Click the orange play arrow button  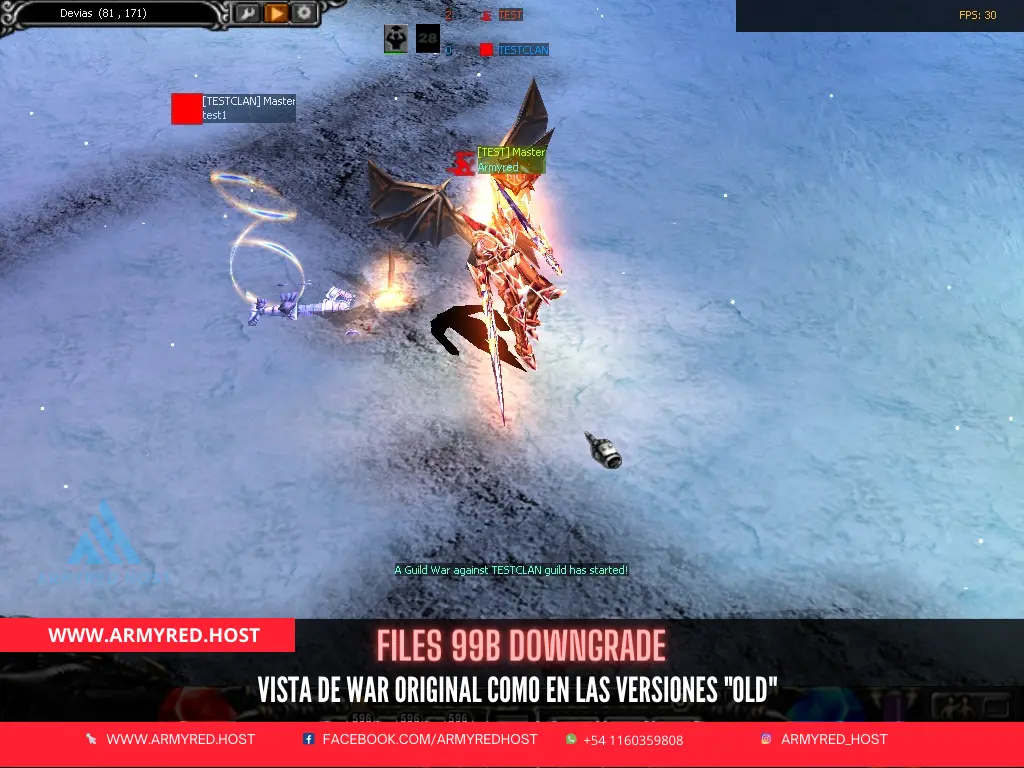point(276,14)
